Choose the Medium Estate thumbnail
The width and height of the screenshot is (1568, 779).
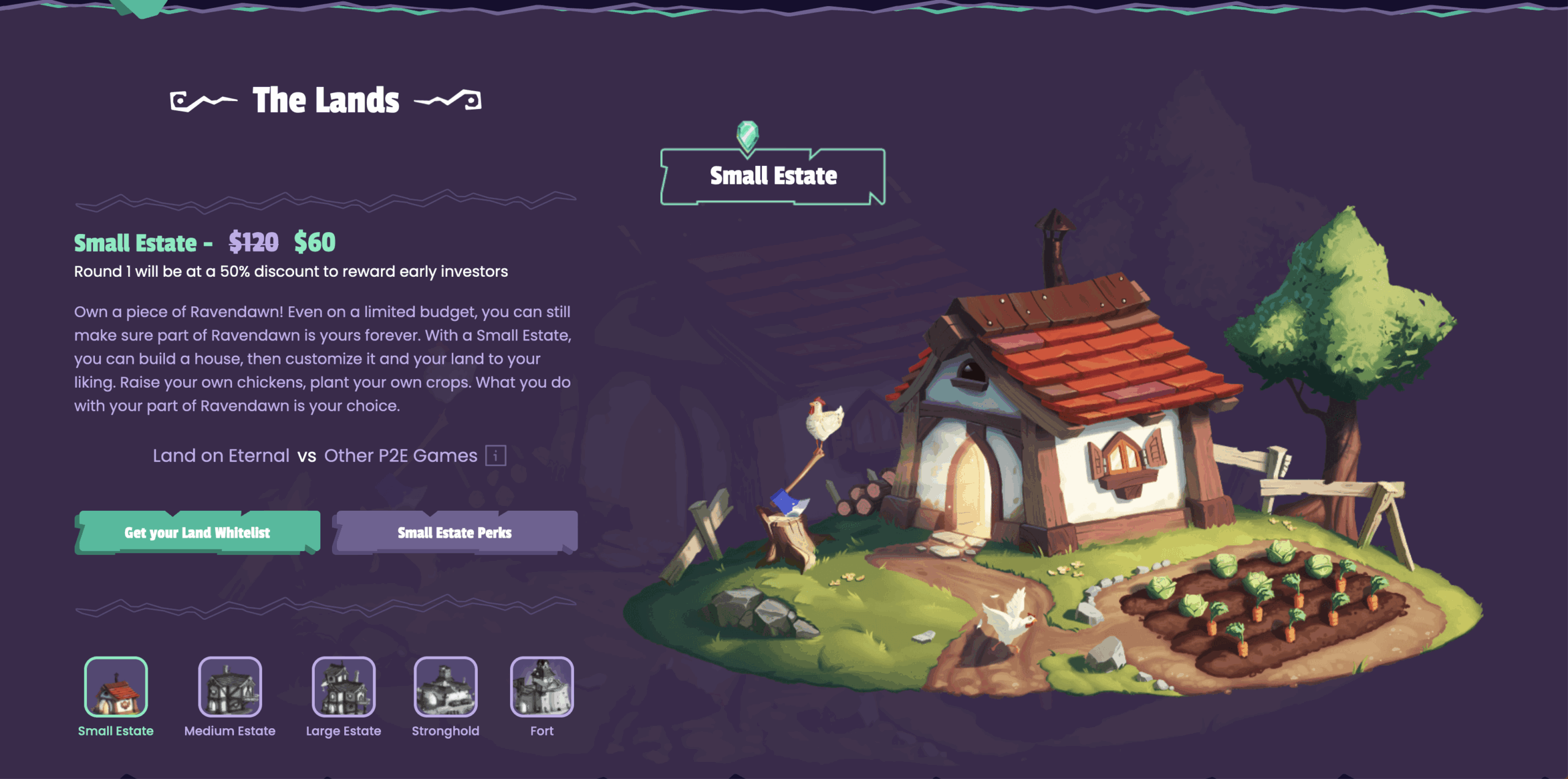click(230, 687)
